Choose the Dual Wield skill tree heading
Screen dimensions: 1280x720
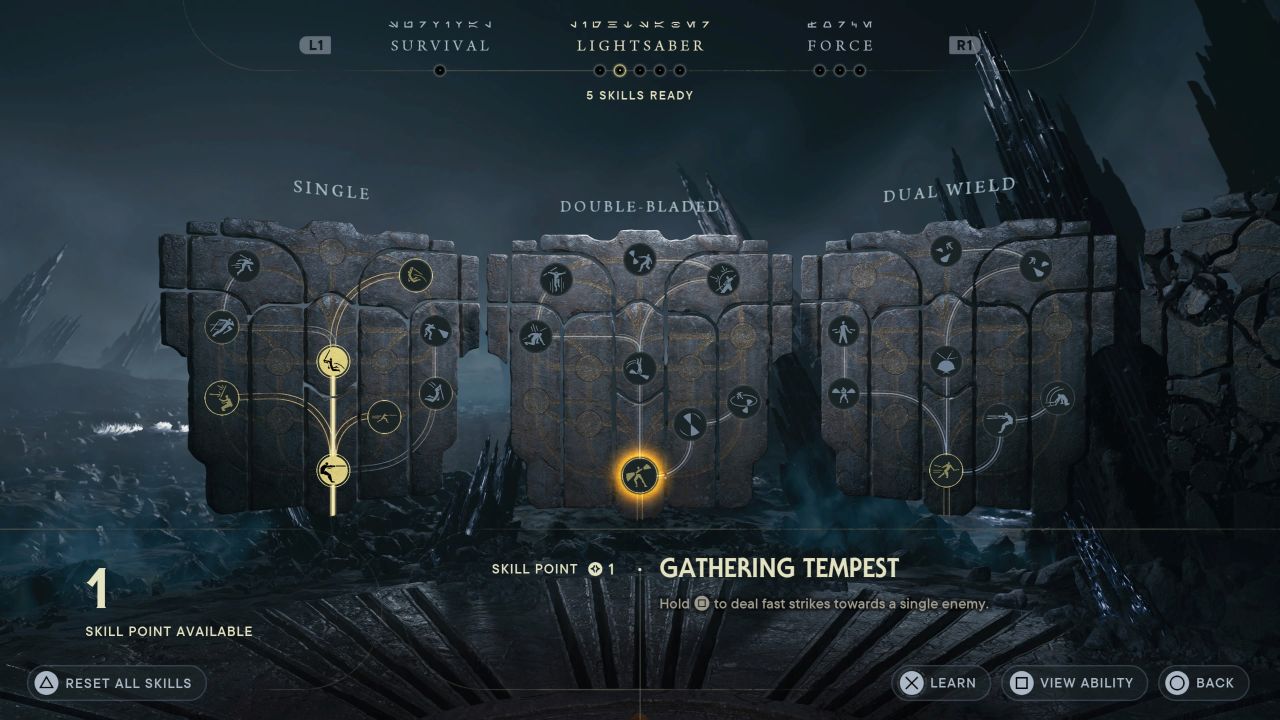point(949,190)
